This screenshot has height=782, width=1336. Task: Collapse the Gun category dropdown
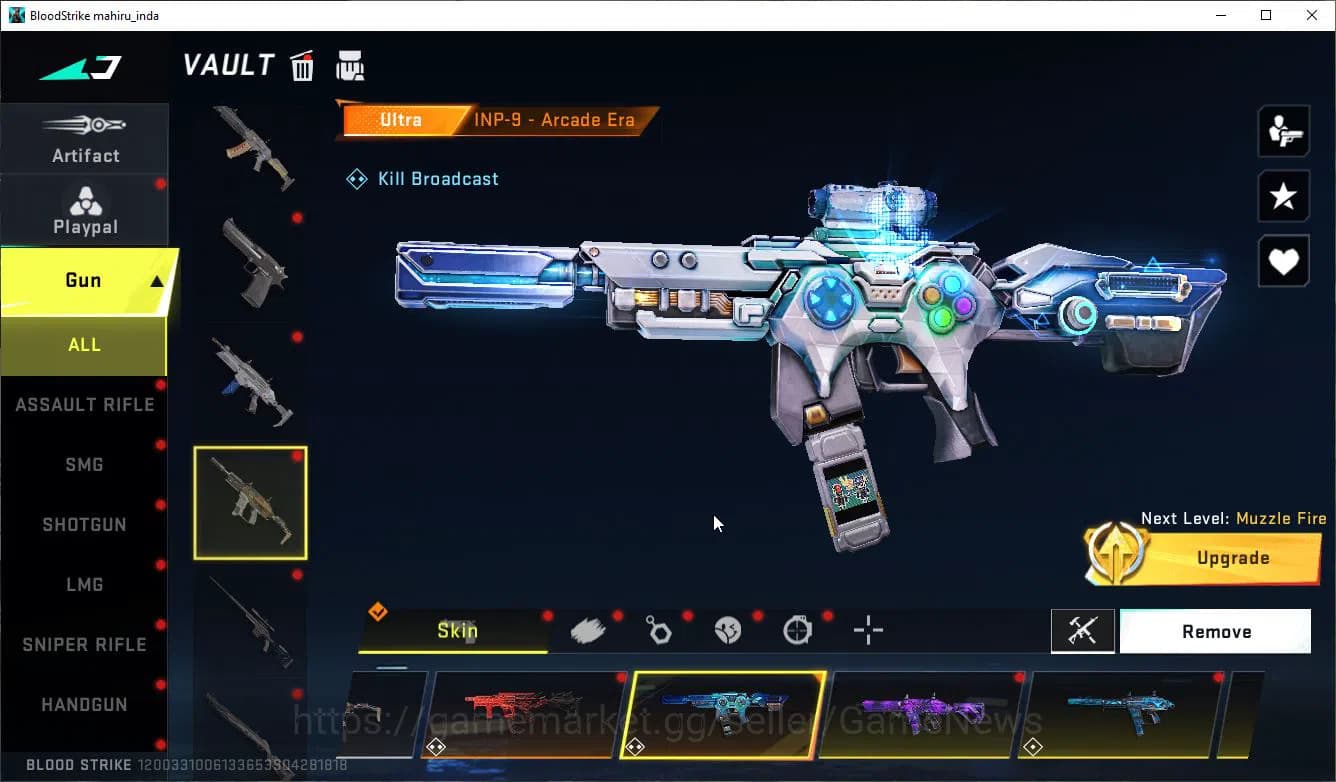(x=156, y=282)
